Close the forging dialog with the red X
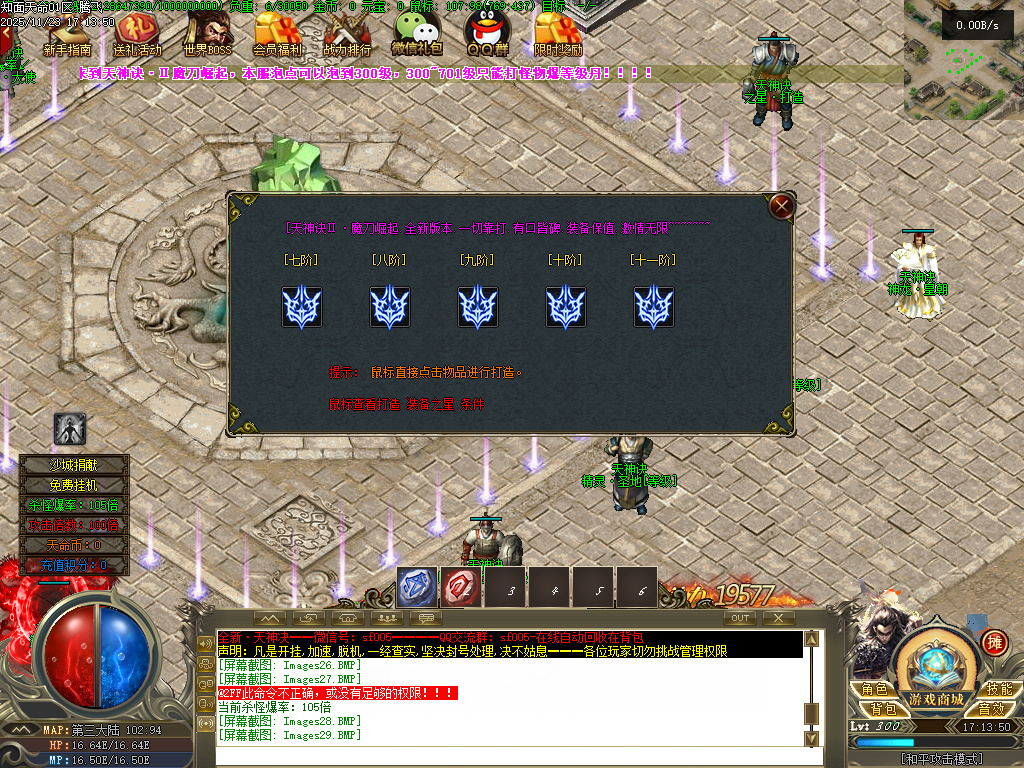The width and height of the screenshot is (1024, 768). pyautogui.click(x=782, y=206)
